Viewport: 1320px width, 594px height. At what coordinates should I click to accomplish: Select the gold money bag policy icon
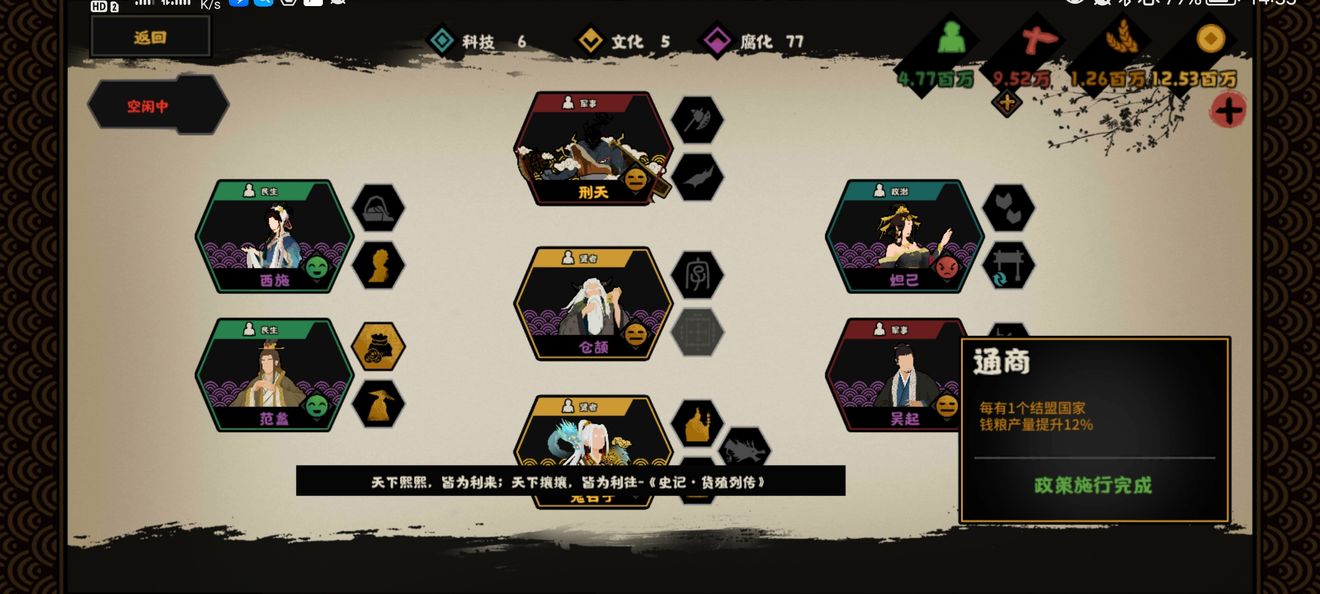point(378,346)
